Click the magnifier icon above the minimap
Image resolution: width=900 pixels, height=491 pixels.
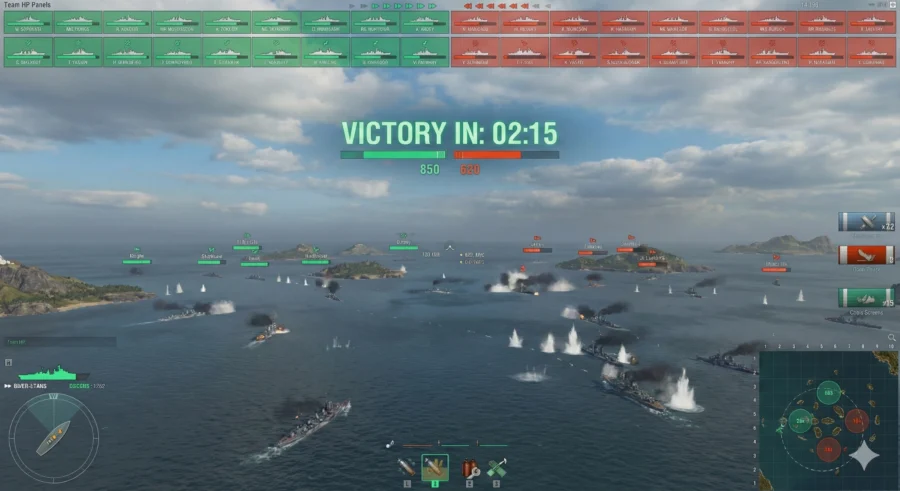click(891, 340)
